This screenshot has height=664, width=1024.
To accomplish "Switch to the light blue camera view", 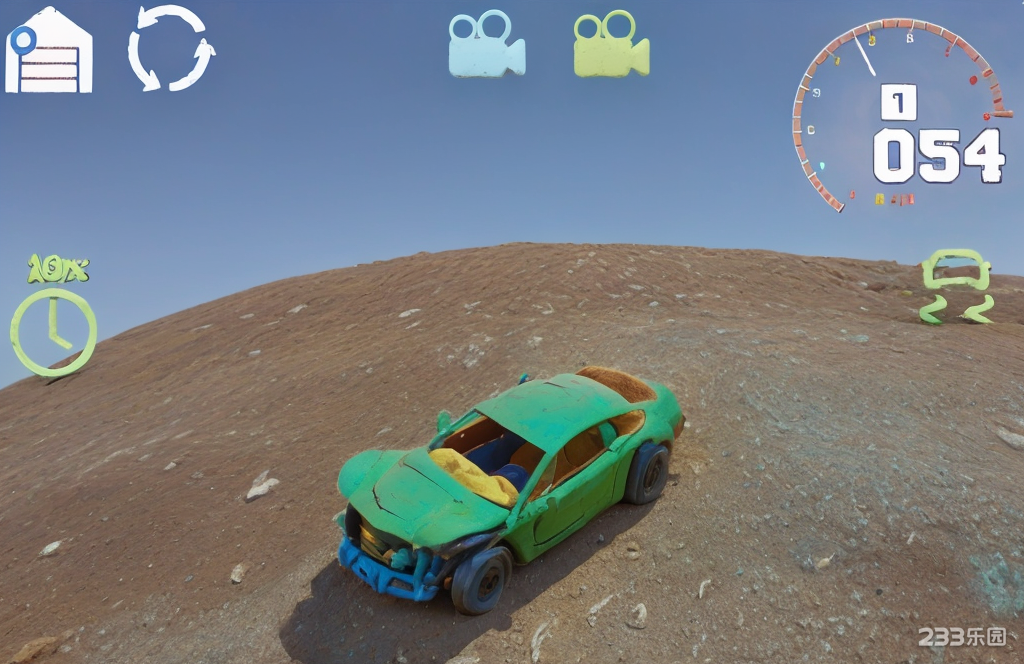I will [x=486, y=45].
